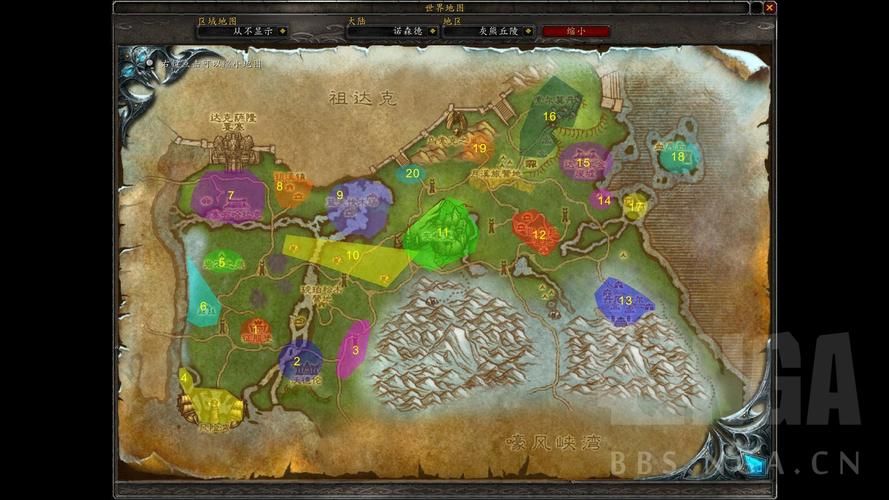Viewport: 889px width, 500px height.
Task: Click the purple map area numbered 15
Action: pos(585,160)
